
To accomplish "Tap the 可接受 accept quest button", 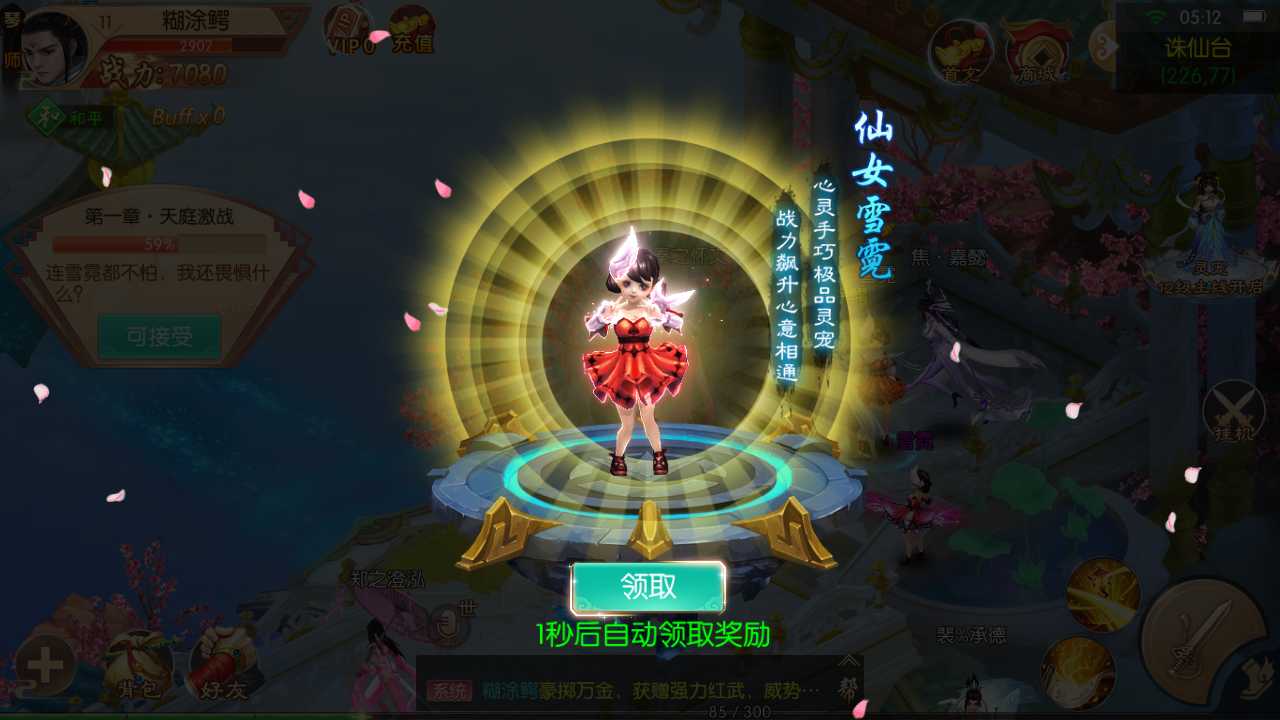I will 160,337.
